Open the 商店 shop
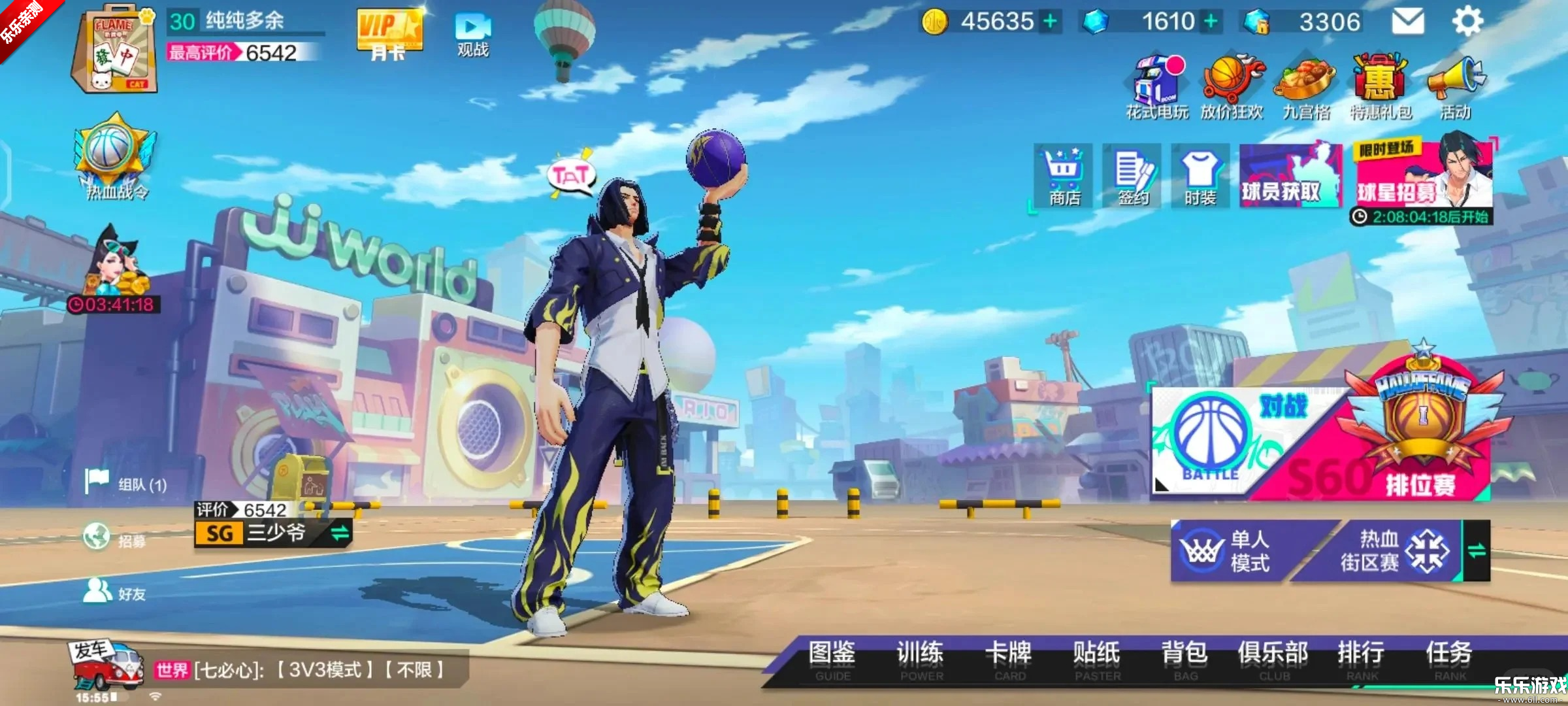The height and width of the screenshot is (706, 1568). point(1064,176)
